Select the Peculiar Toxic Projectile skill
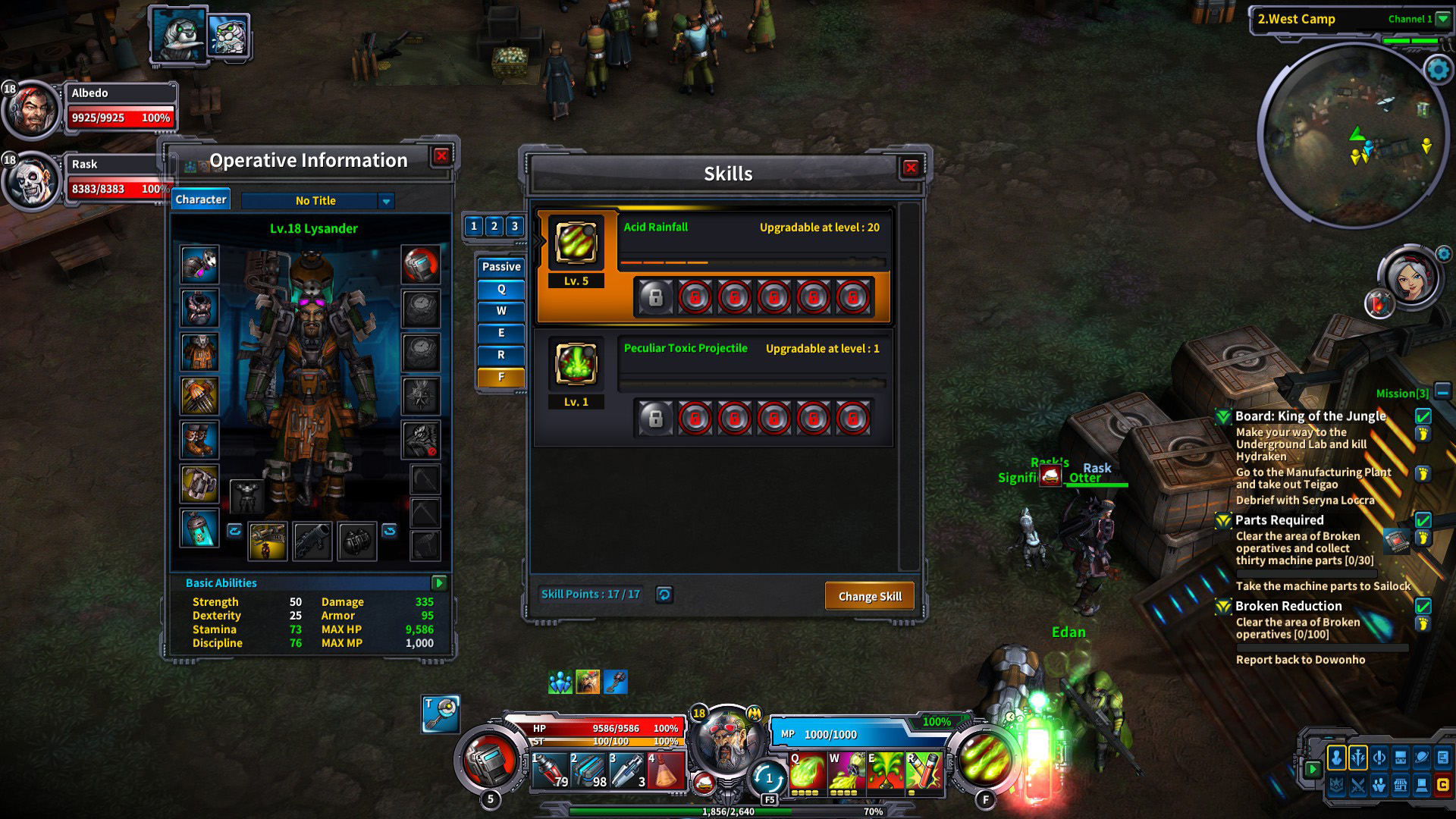Screen dimensions: 1456x819 576,364
